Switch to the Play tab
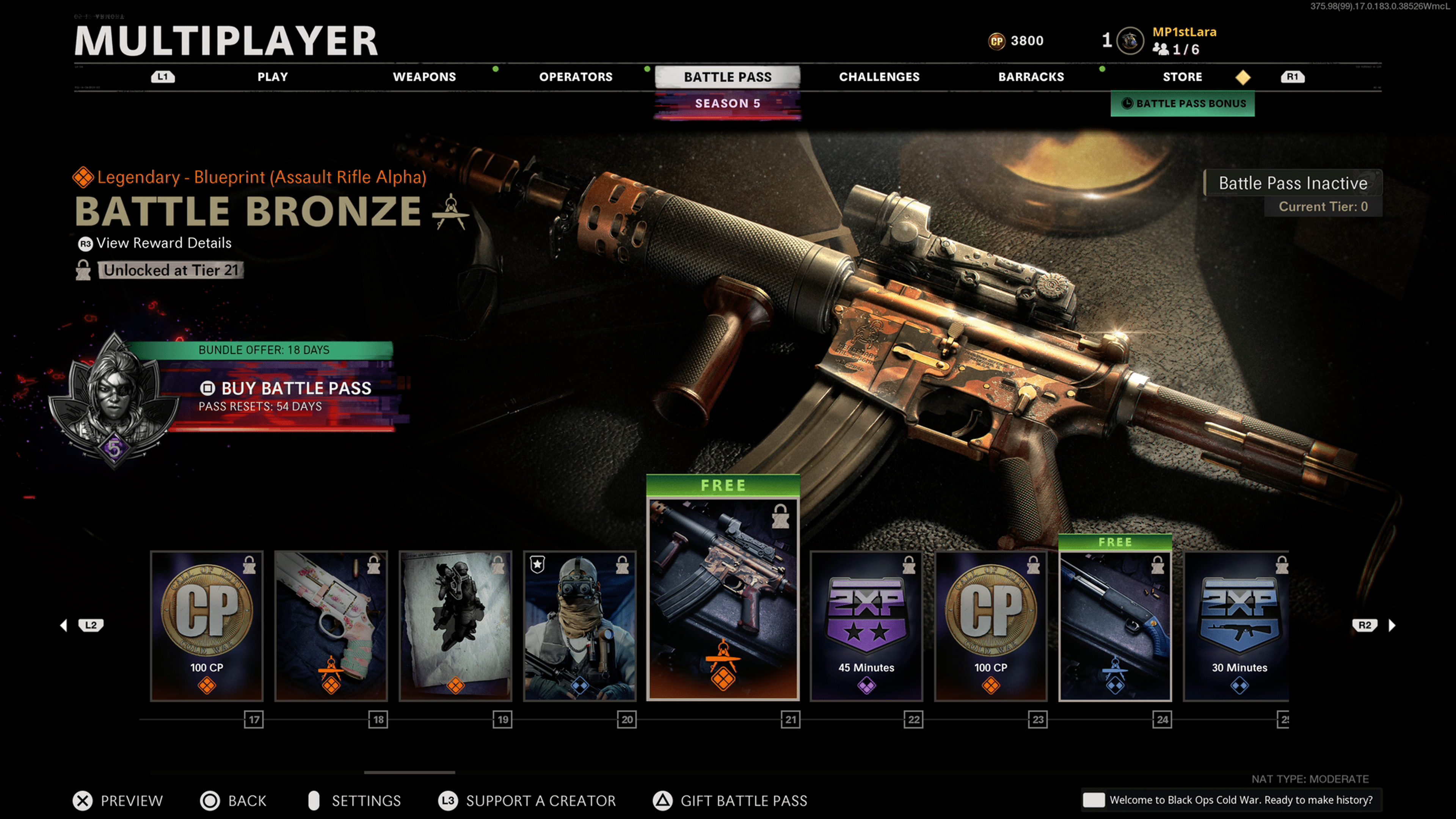 point(273,77)
